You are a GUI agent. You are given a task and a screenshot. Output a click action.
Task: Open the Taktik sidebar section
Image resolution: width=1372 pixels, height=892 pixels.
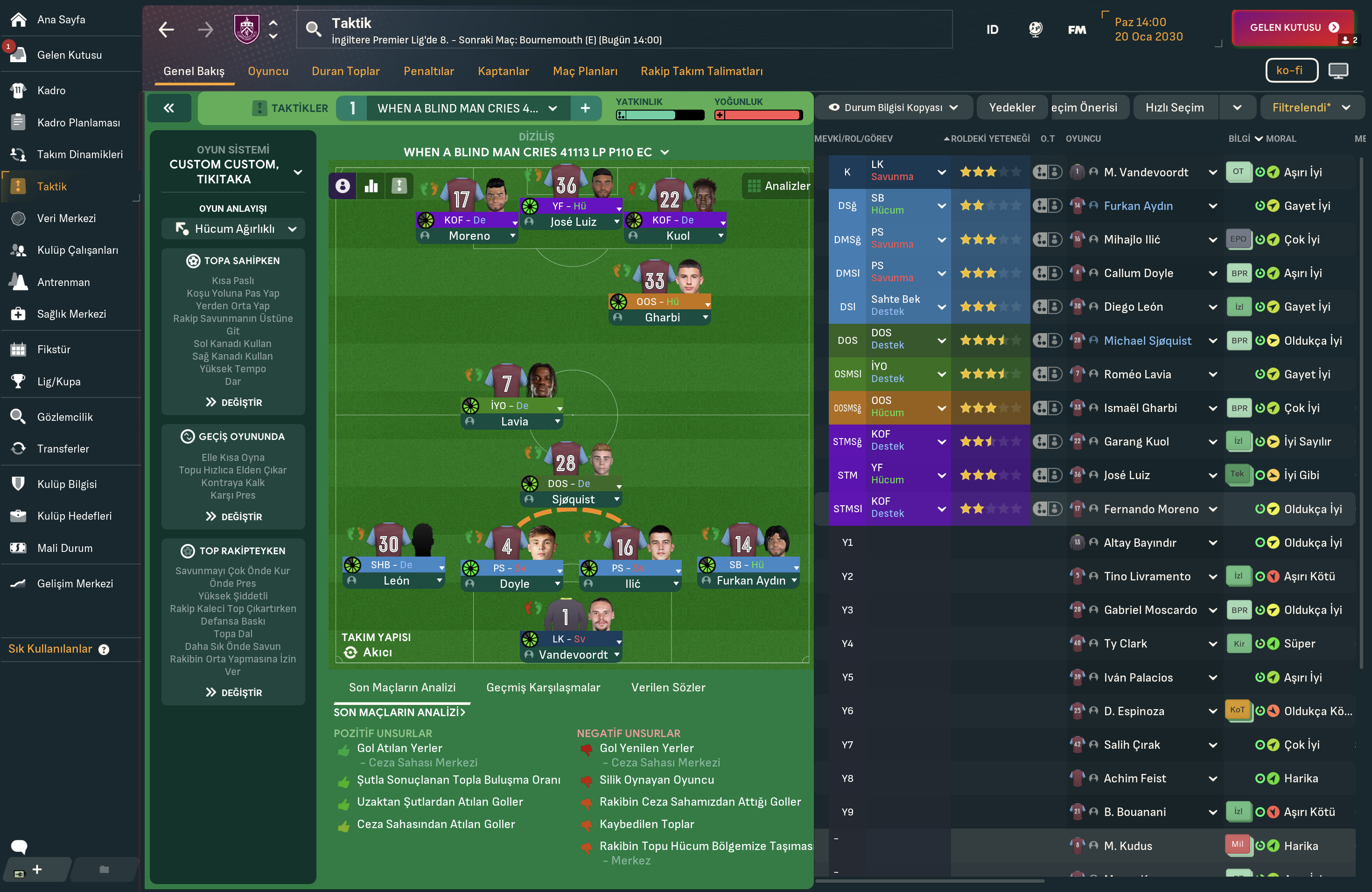pyautogui.click(x=53, y=186)
